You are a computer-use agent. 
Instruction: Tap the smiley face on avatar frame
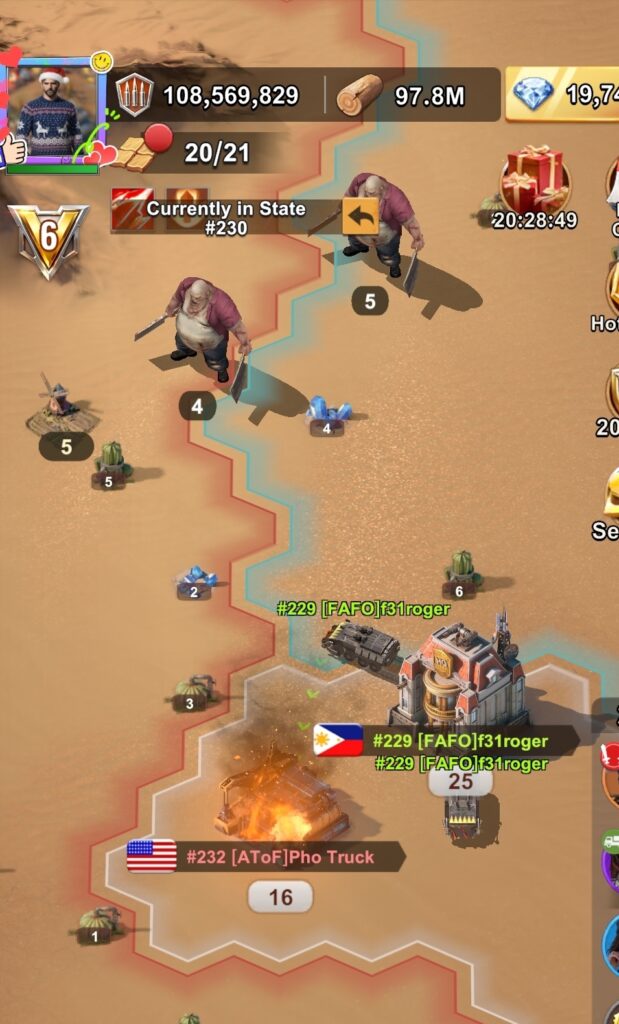(101, 63)
